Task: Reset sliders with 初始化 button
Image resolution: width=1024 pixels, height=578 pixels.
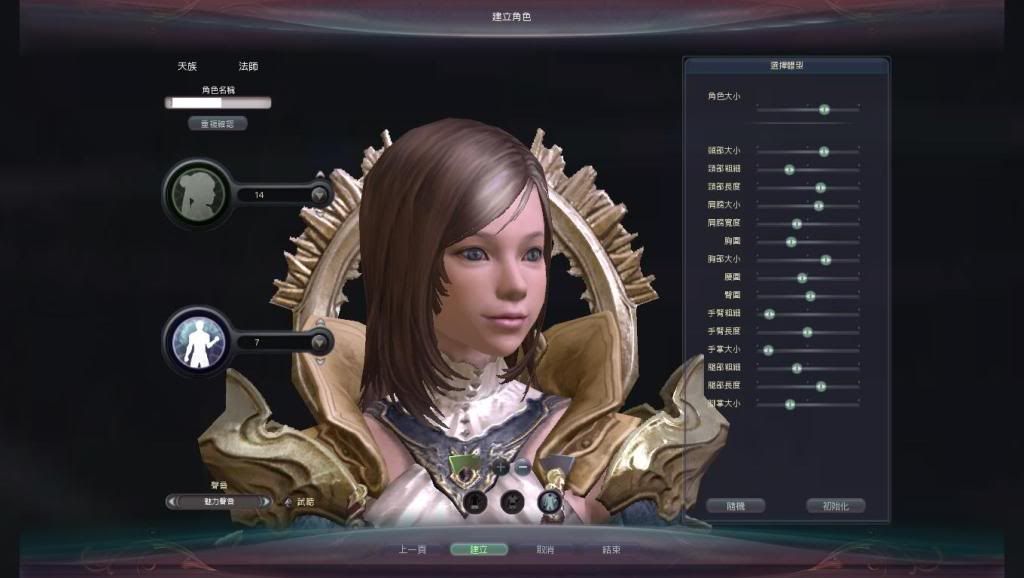Action: 835,506
